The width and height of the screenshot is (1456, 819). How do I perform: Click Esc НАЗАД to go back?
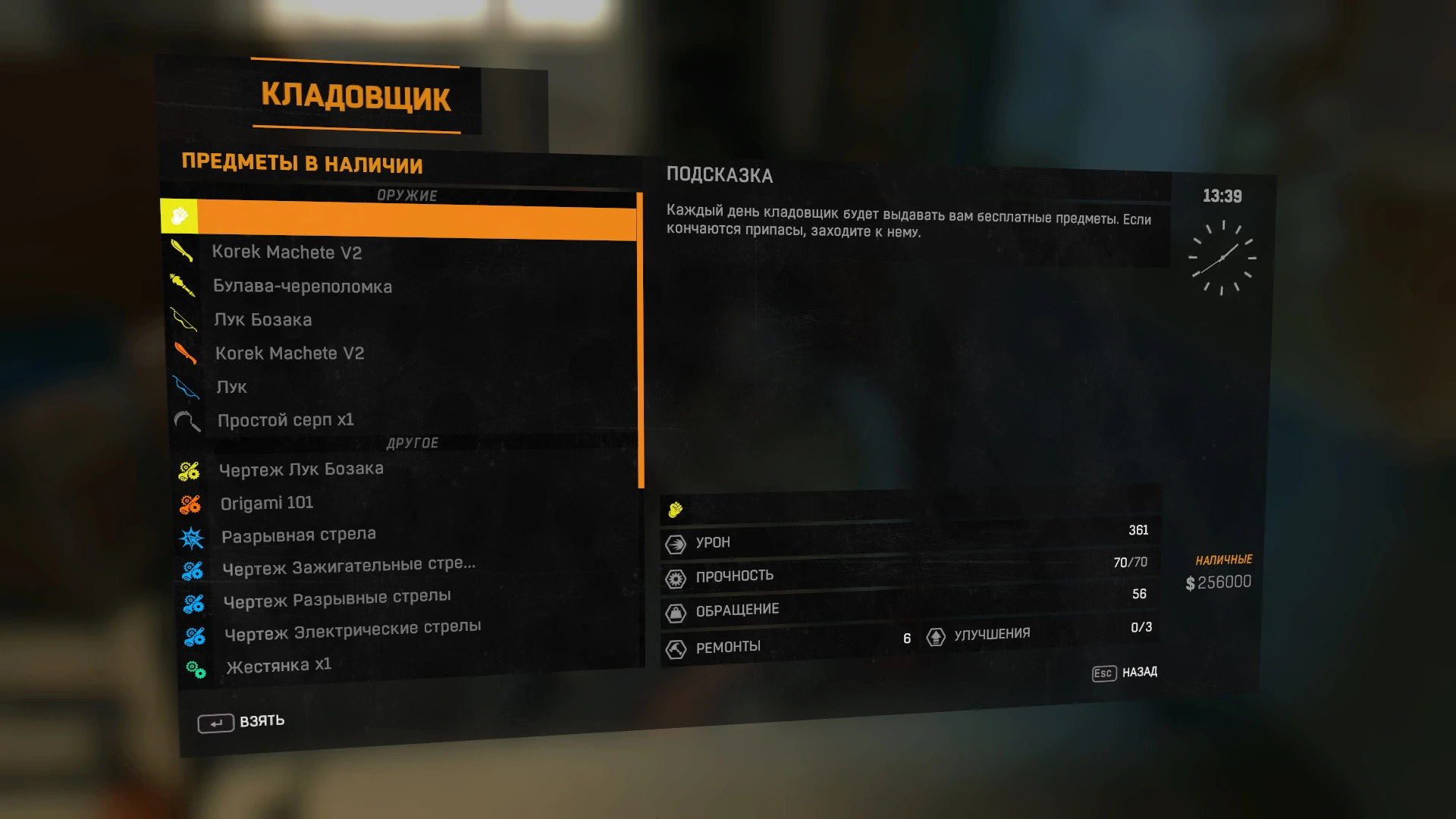[x=1125, y=672]
